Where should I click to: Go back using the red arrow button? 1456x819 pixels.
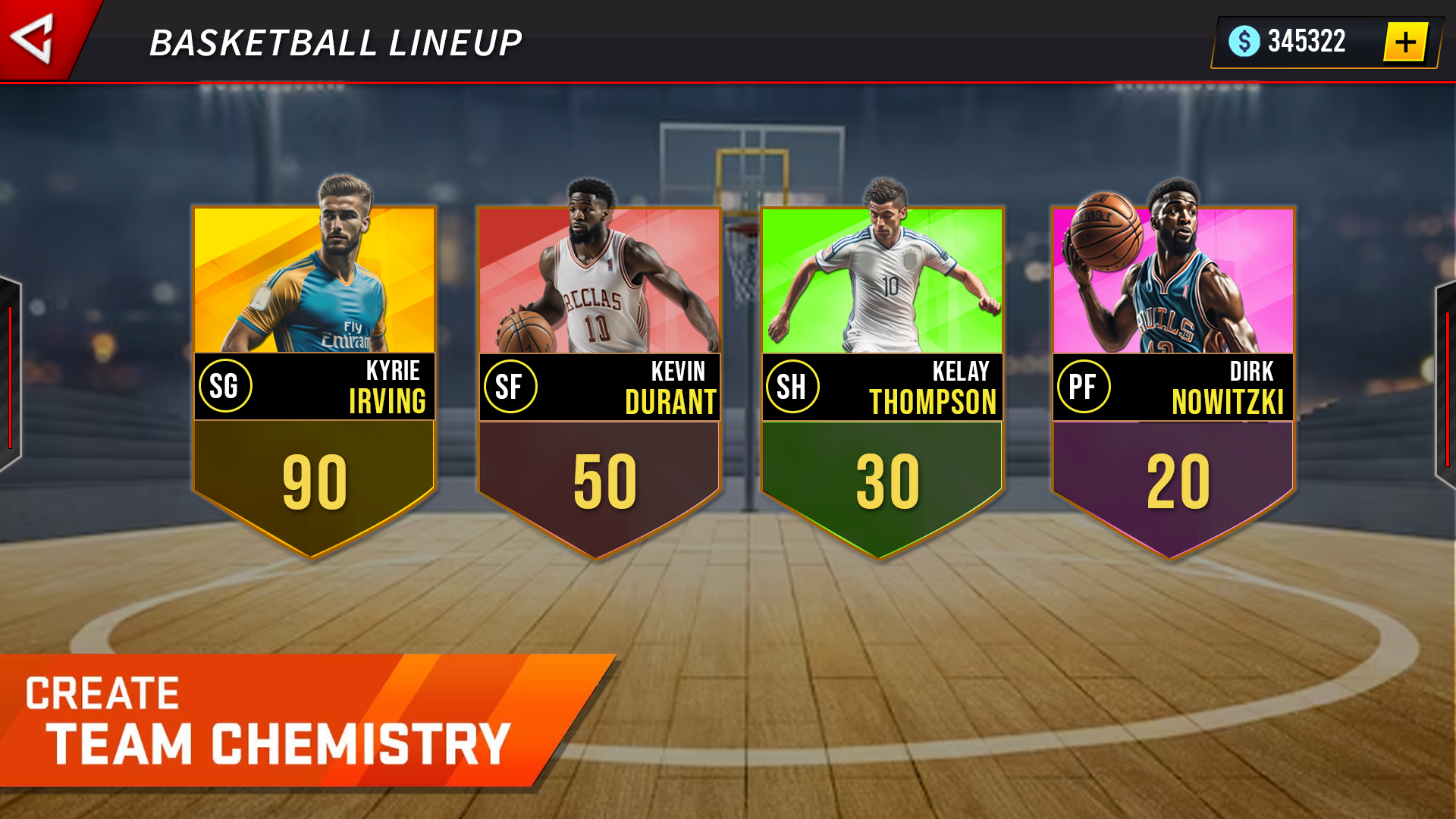(x=34, y=38)
